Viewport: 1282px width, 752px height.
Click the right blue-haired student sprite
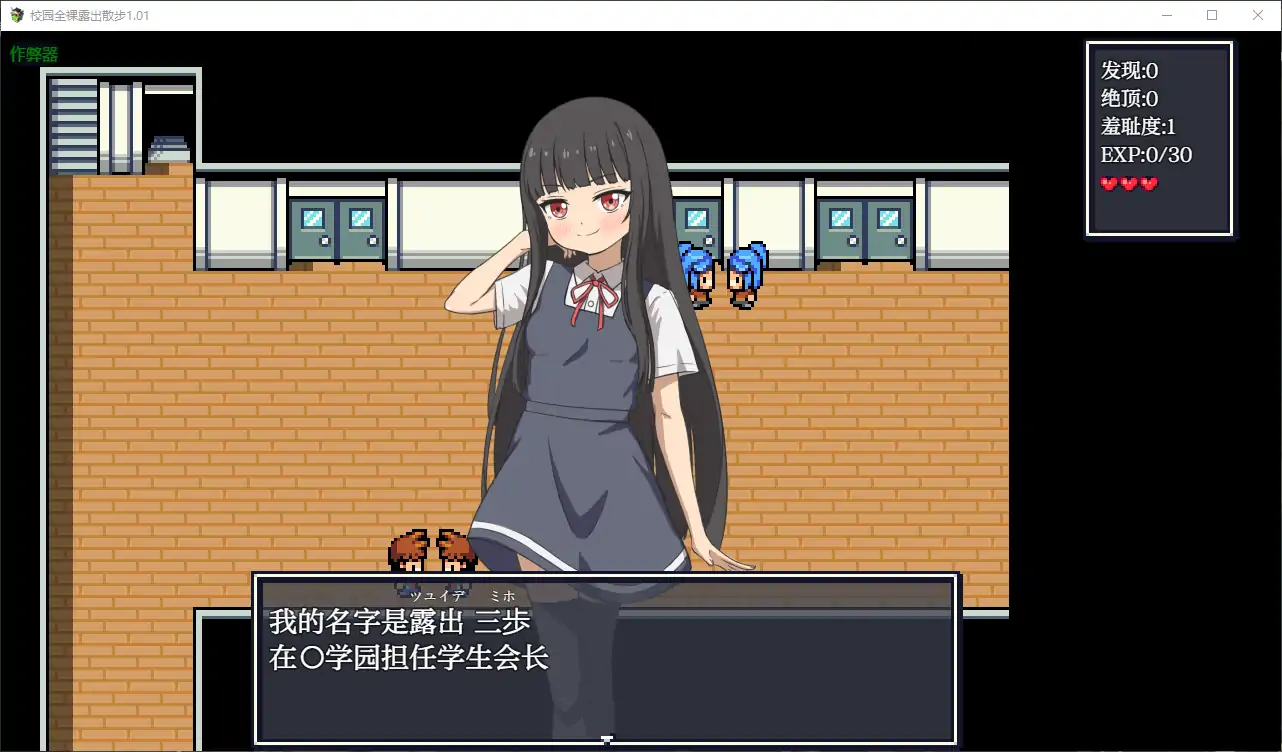click(x=745, y=275)
